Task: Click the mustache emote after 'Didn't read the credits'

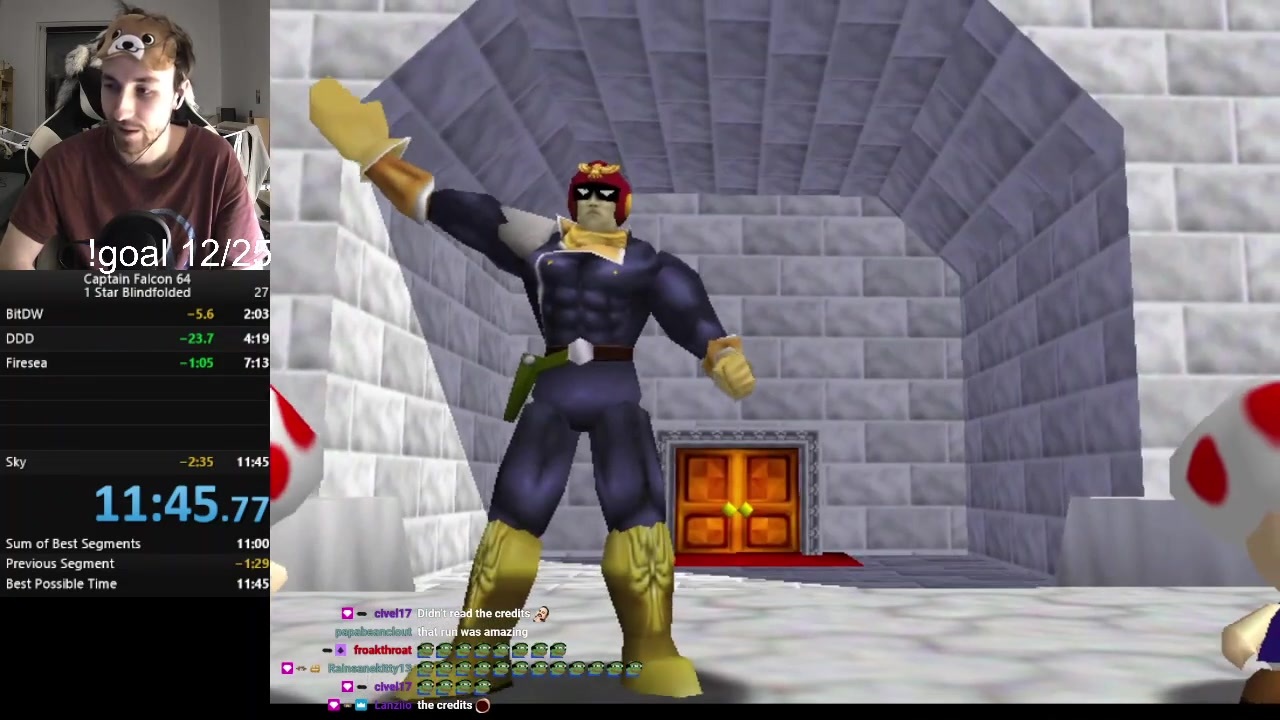Action: pos(540,613)
